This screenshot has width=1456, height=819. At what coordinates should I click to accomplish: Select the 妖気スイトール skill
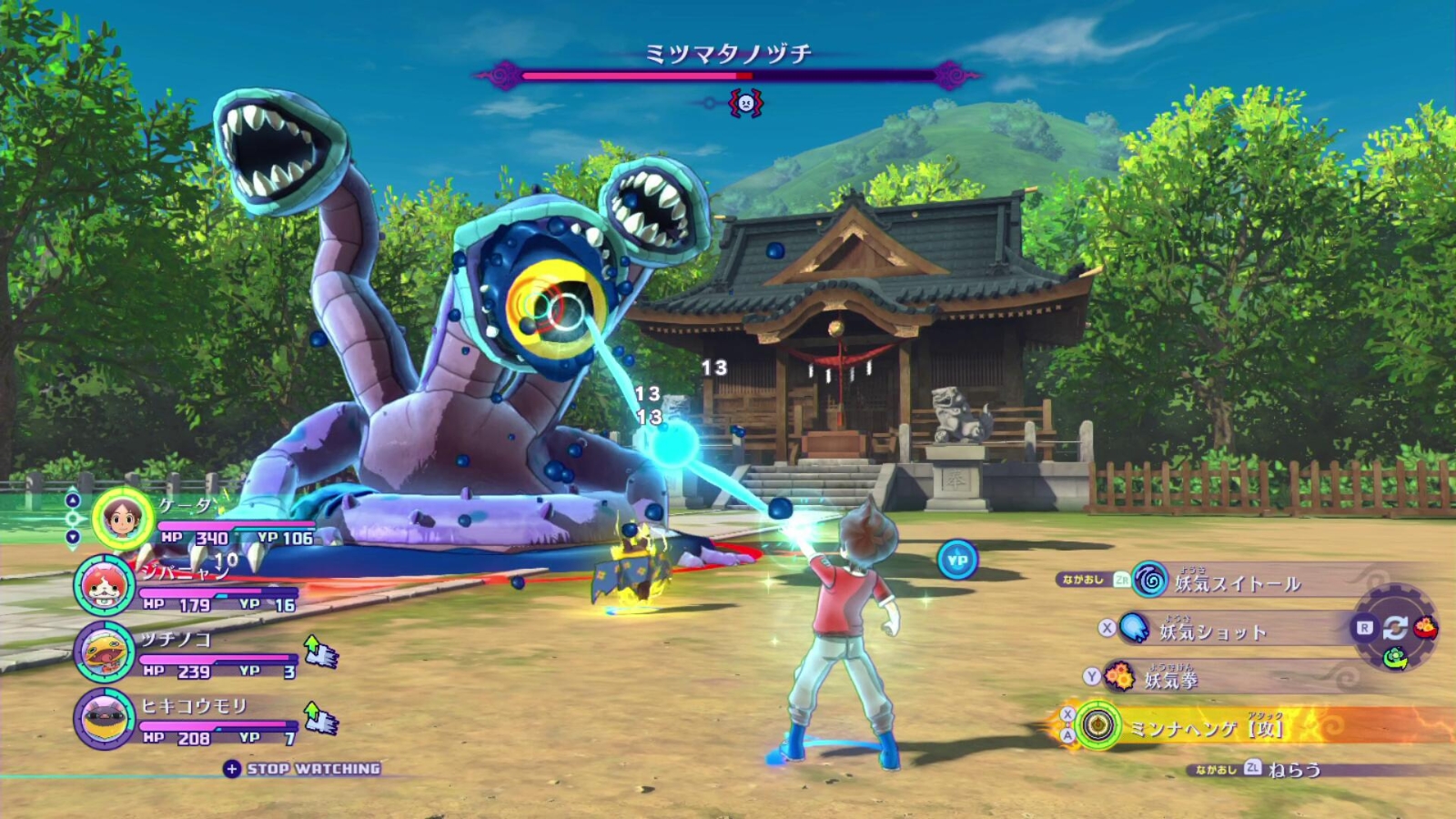click(1236, 582)
